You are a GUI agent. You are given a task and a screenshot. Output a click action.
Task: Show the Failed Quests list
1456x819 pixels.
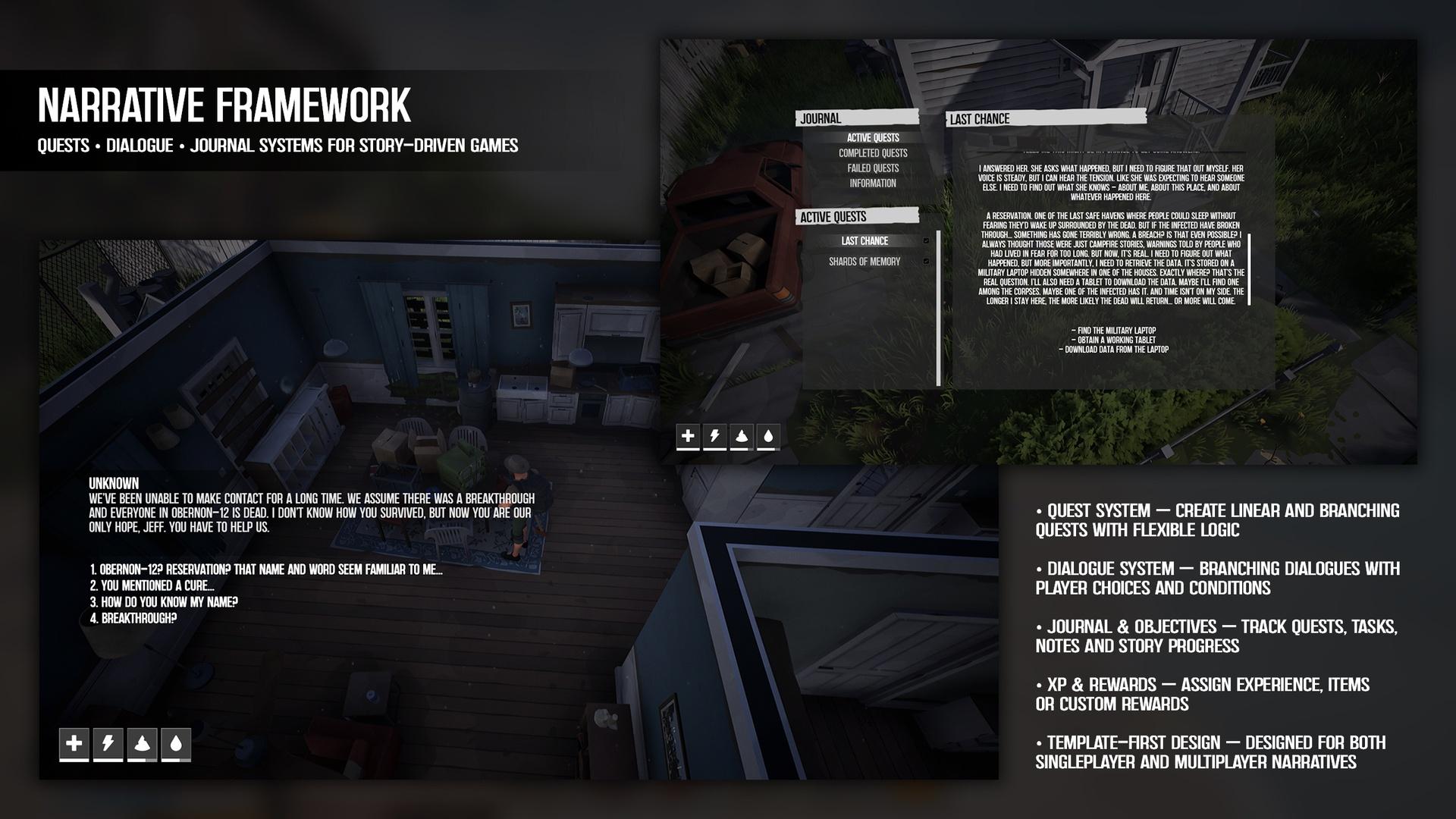(872, 168)
